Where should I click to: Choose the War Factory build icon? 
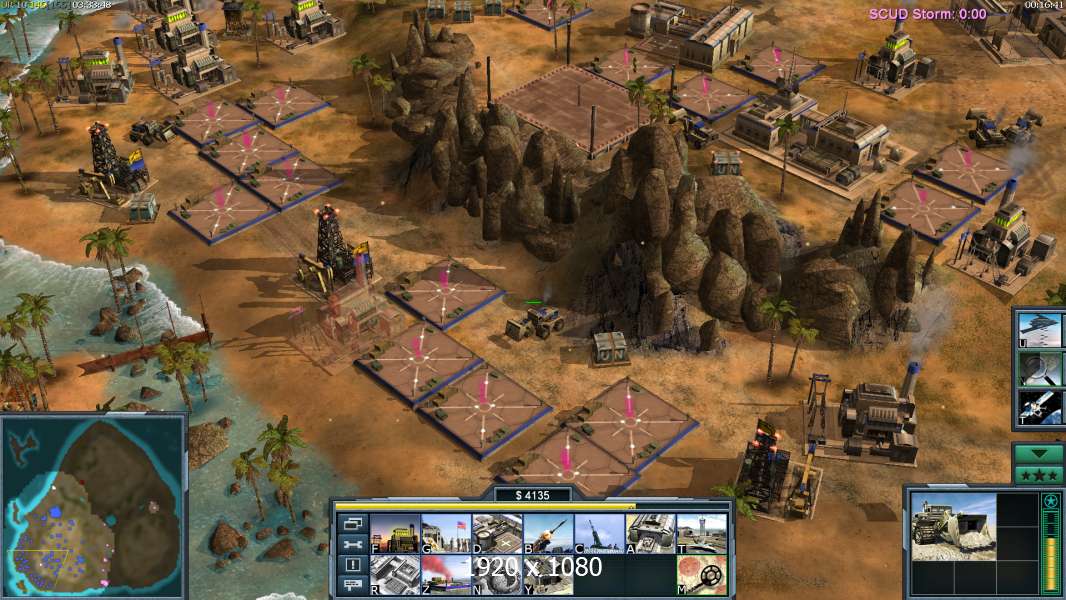click(x=649, y=534)
